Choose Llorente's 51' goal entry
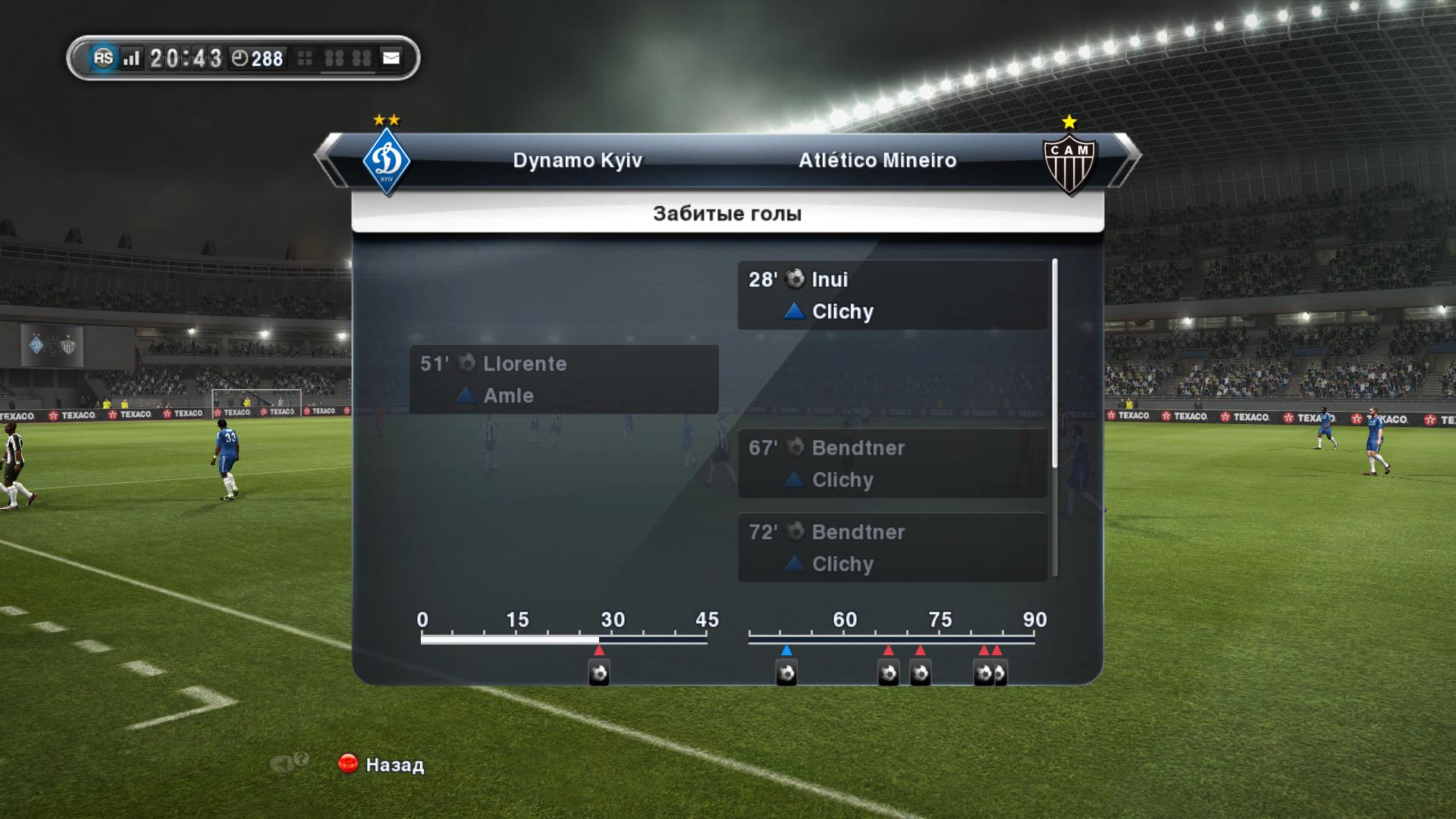This screenshot has width=1456, height=819. click(563, 379)
